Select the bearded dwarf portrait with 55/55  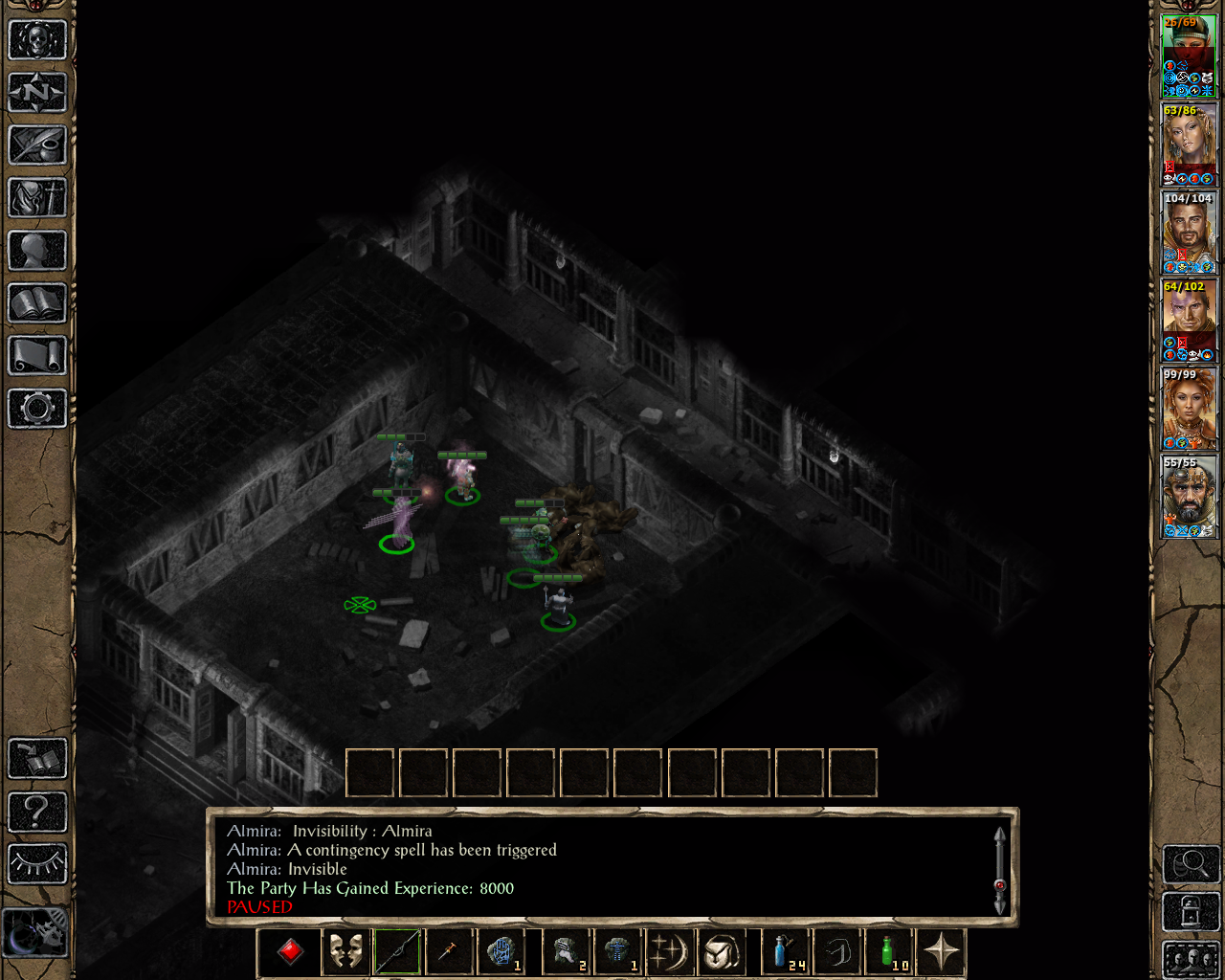(x=1188, y=496)
